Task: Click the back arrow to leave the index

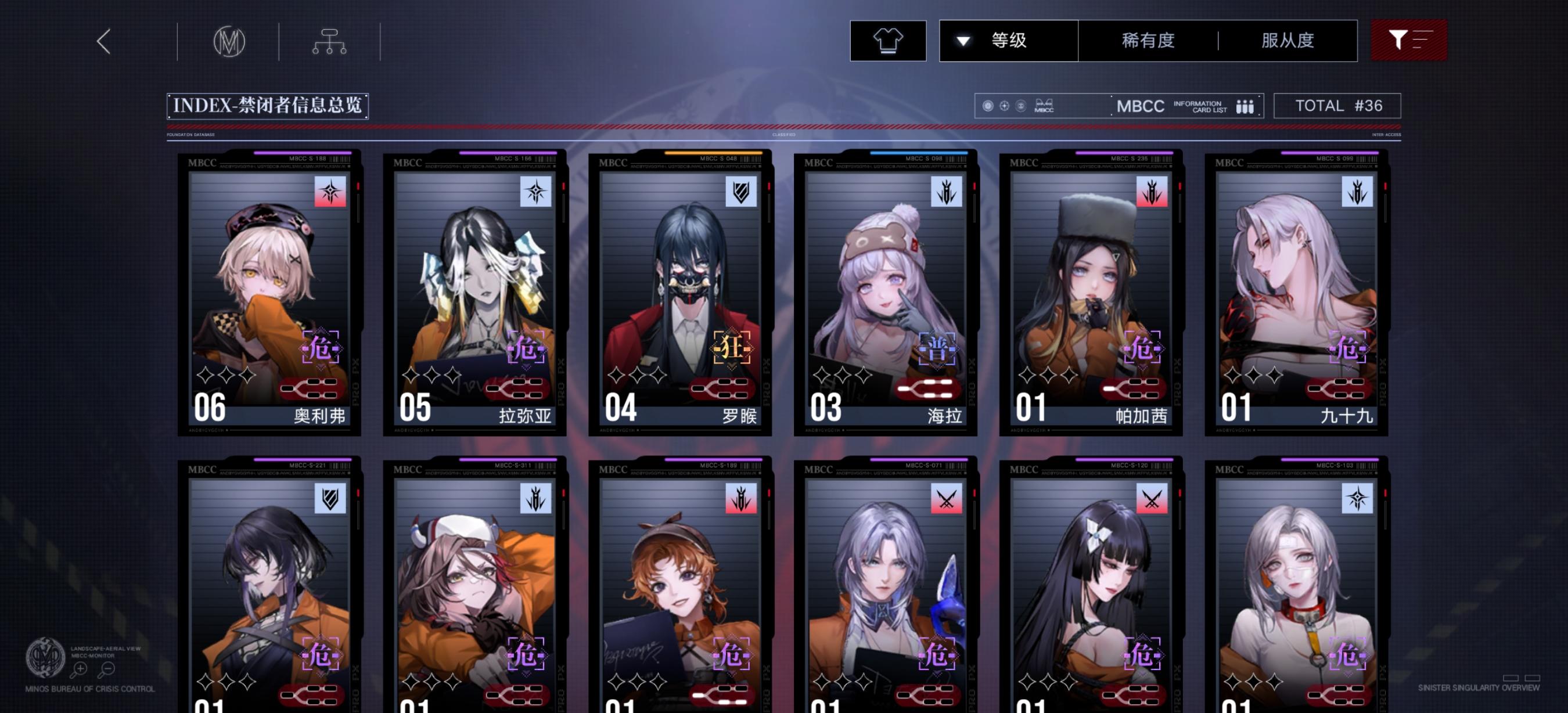Action: [103, 42]
